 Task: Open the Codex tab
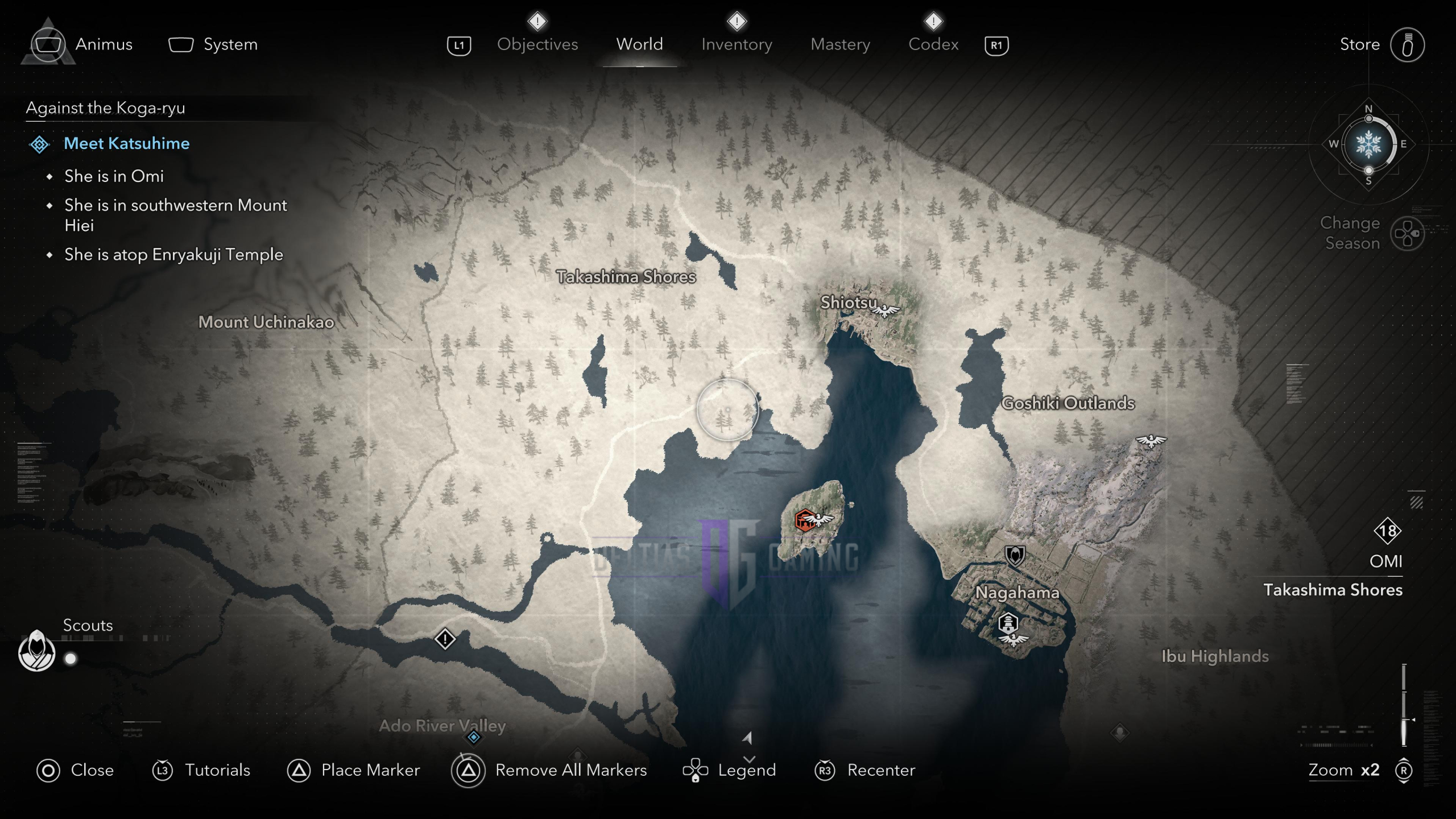(x=933, y=44)
